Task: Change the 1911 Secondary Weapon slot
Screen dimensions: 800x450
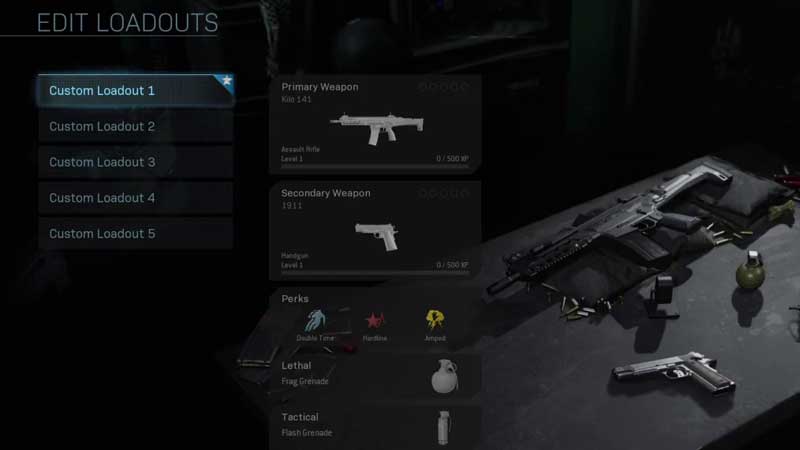Action: coord(375,229)
